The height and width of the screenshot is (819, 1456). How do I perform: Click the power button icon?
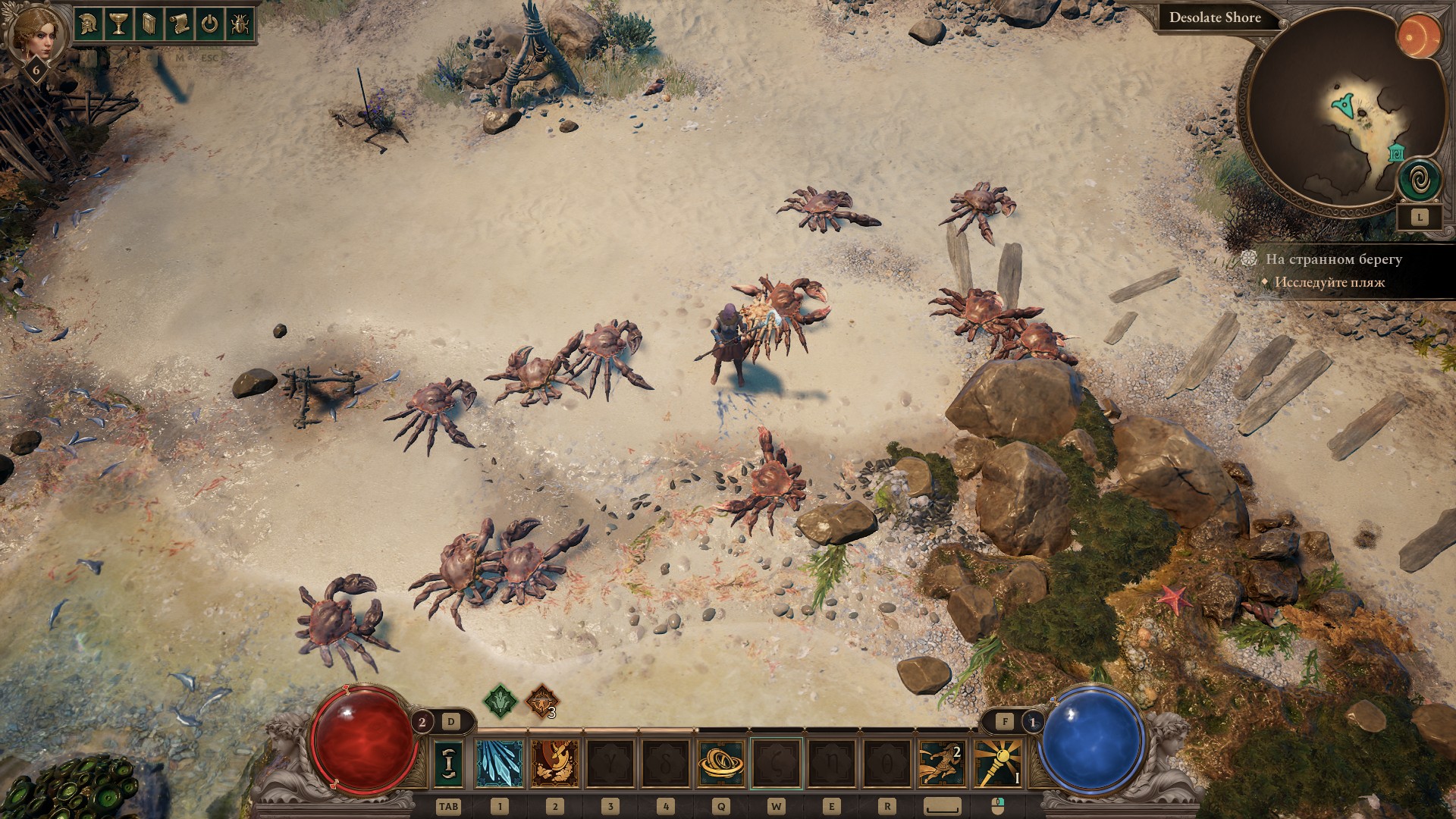209,24
